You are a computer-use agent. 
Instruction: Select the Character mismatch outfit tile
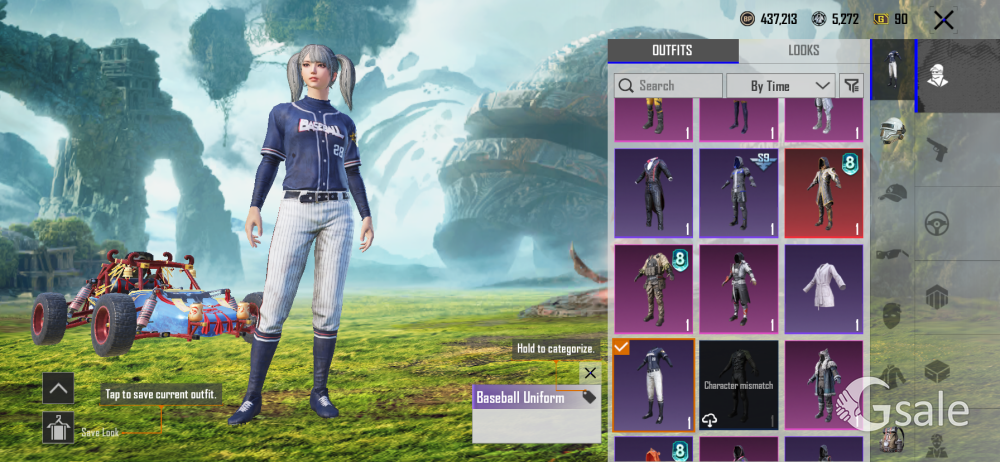tap(739, 385)
